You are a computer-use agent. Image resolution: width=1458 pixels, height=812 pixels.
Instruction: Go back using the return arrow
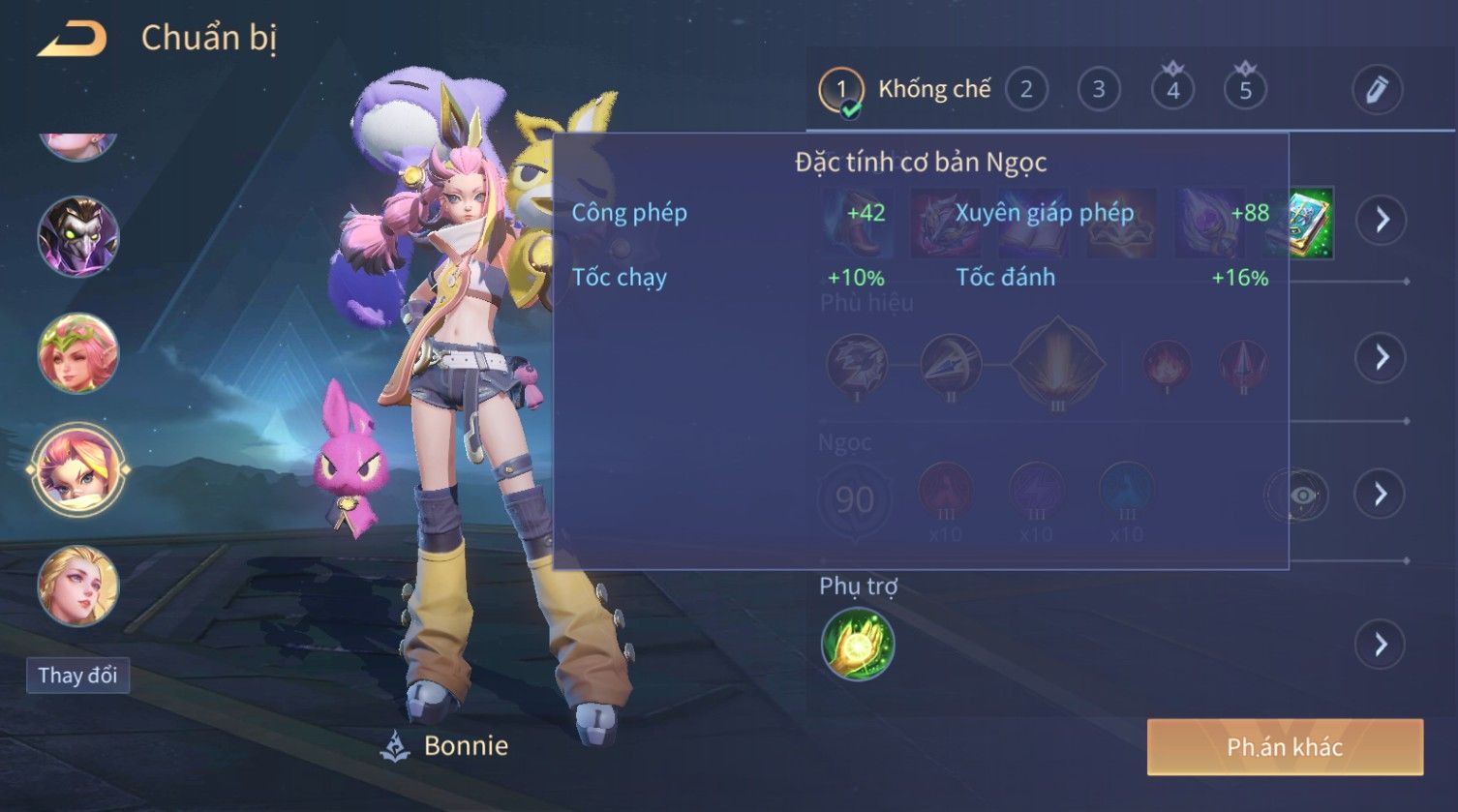72,40
